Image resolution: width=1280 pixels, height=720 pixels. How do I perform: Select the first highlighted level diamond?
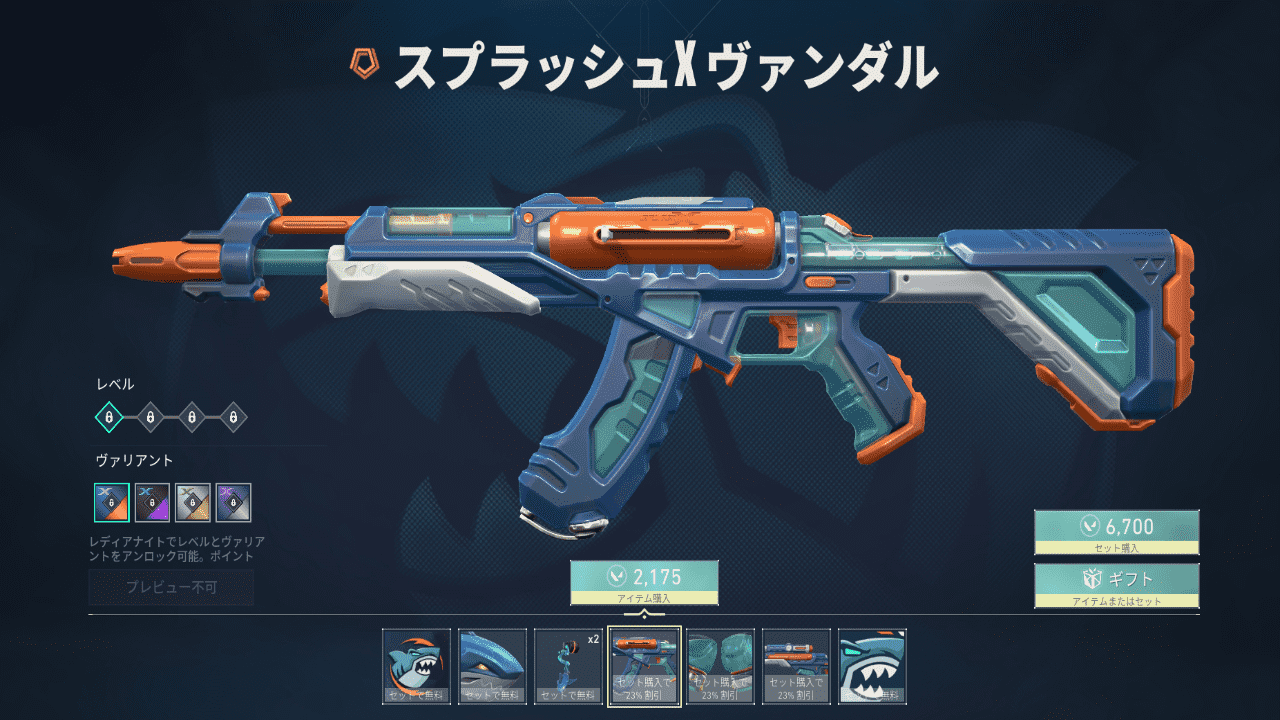[x=108, y=416]
